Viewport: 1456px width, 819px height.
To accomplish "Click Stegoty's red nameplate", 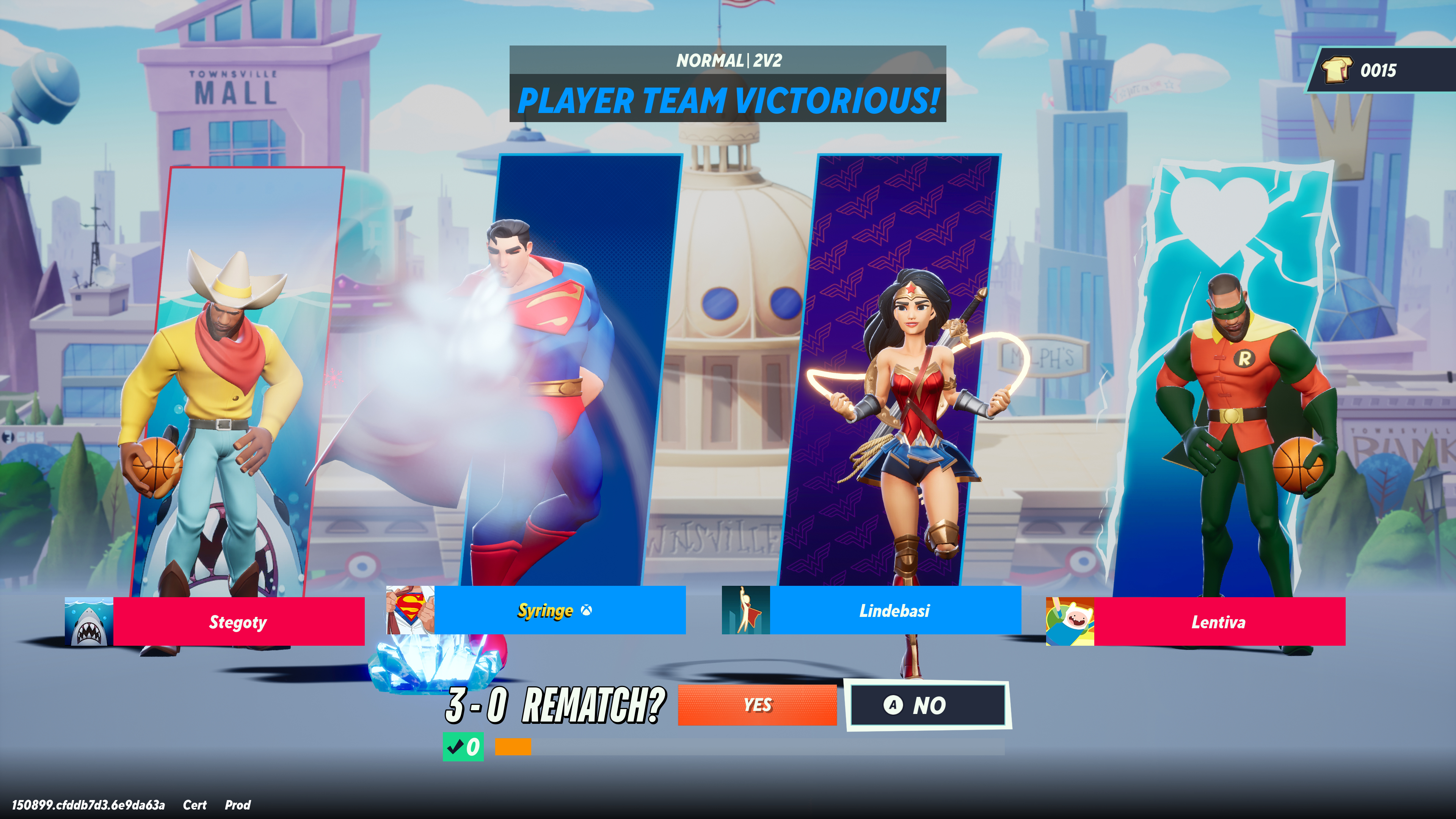I will (237, 623).
